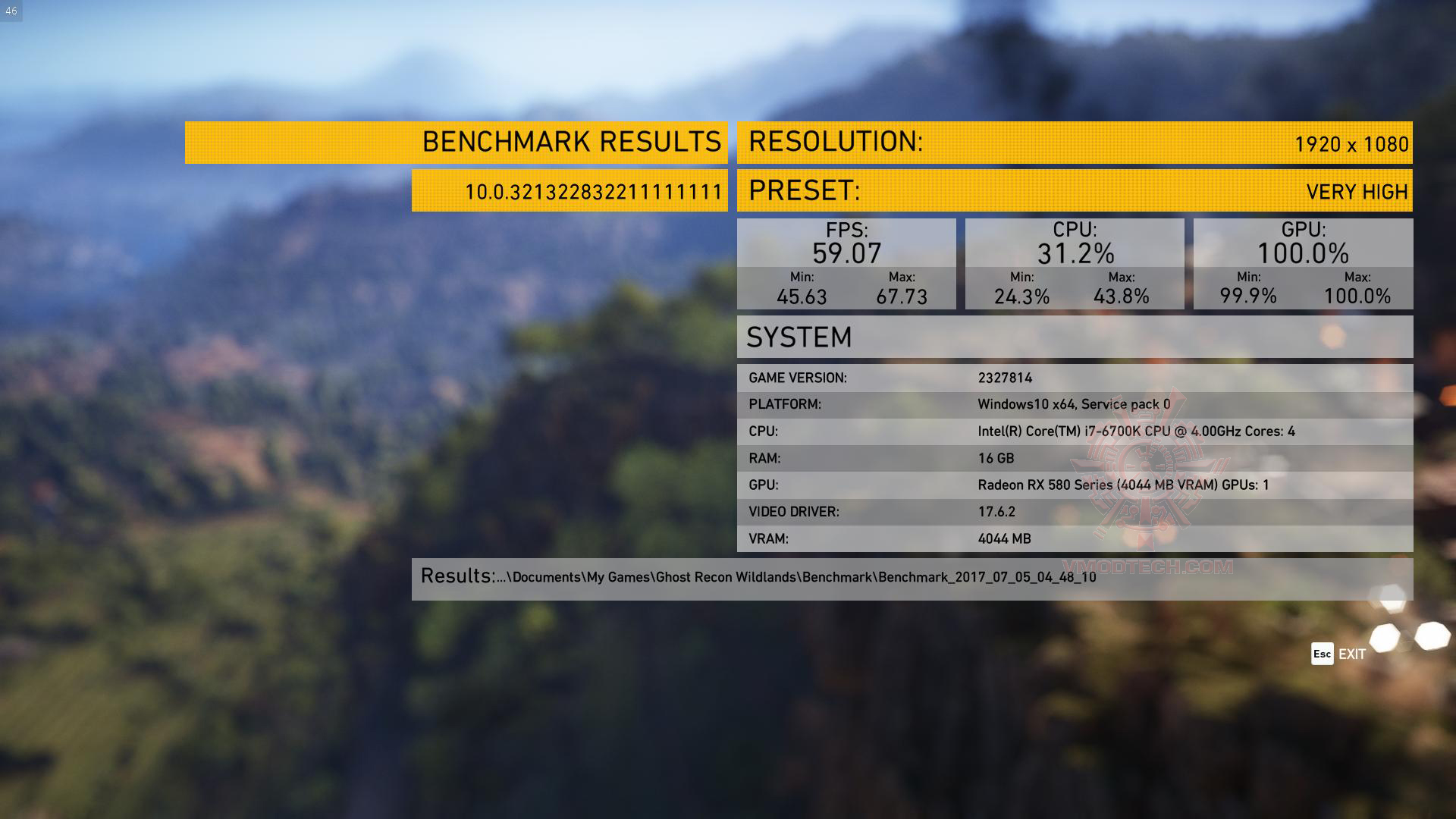Click the benchmark score bar showing 10.0.32132832211111111

[569, 191]
